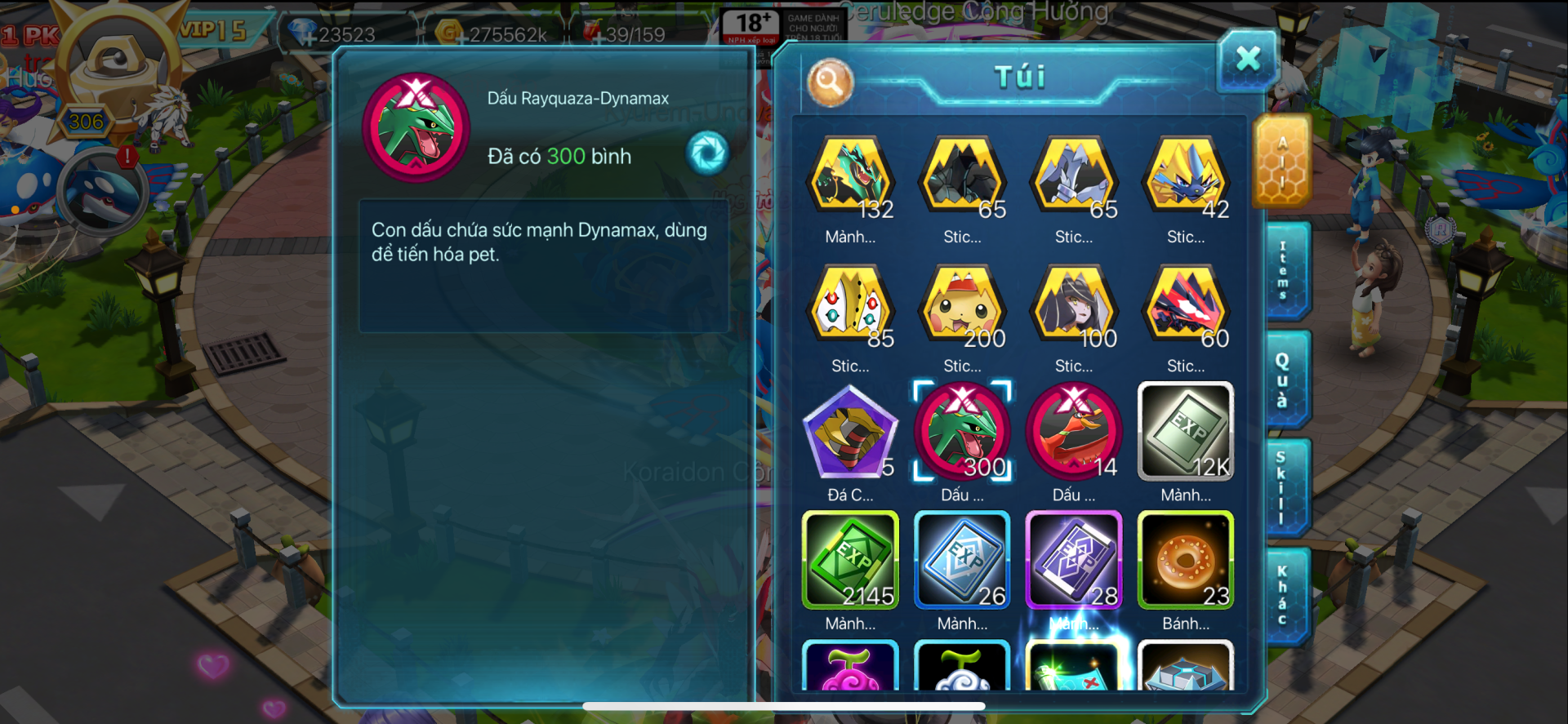The image size is (1568, 724).
Task: Close the Túi bag window
Action: click(1247, 60)
